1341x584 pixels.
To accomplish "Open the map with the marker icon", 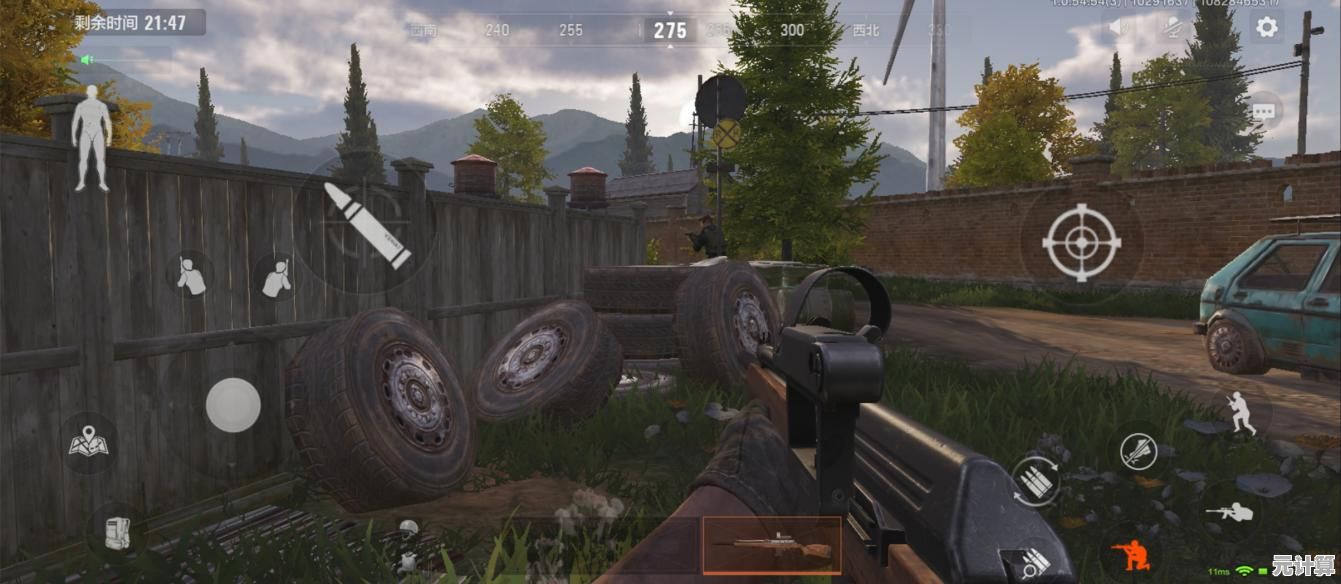I will [x=89, y=443].
